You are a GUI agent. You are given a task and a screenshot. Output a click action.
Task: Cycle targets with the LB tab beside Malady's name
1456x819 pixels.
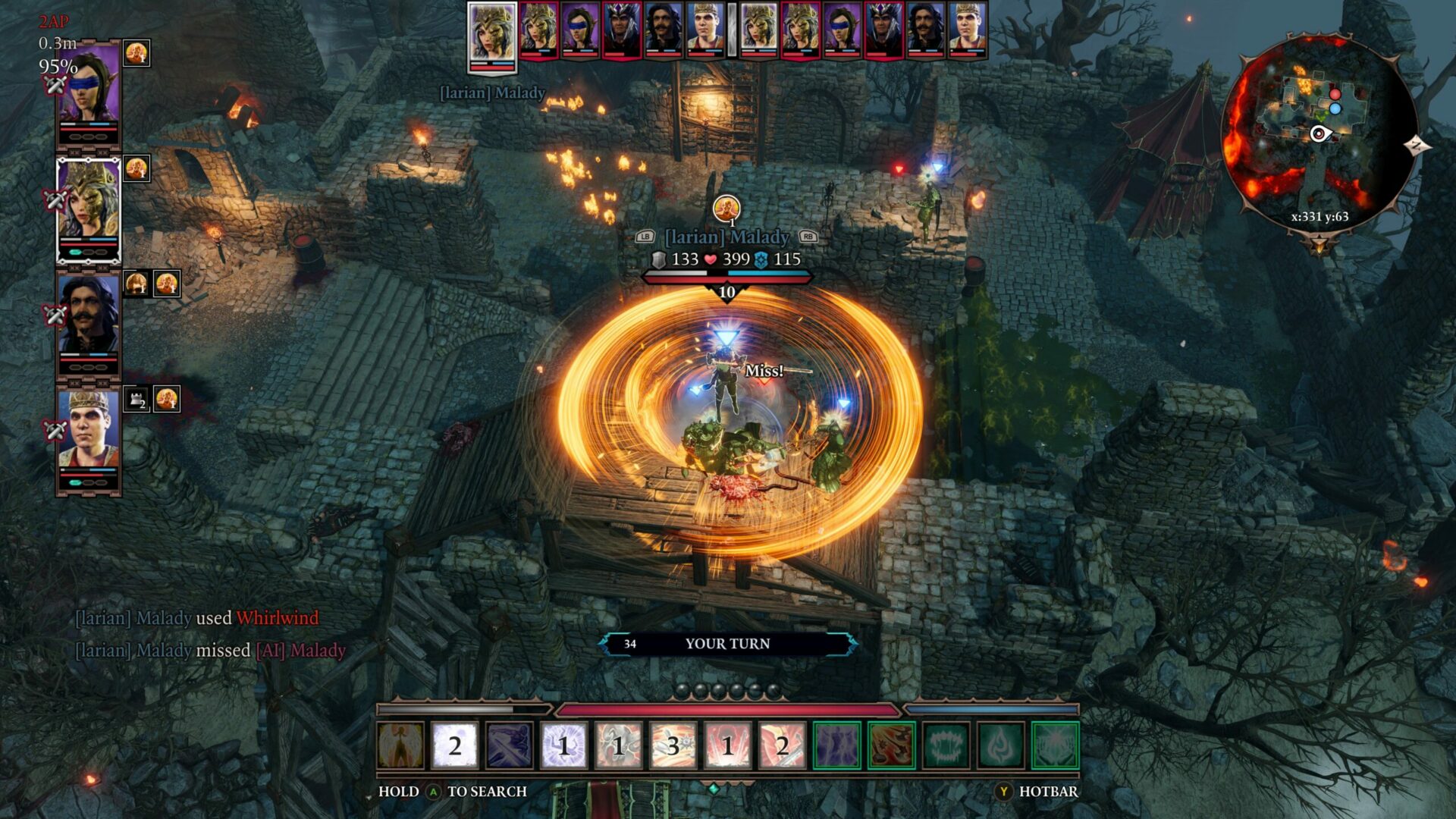645,237
